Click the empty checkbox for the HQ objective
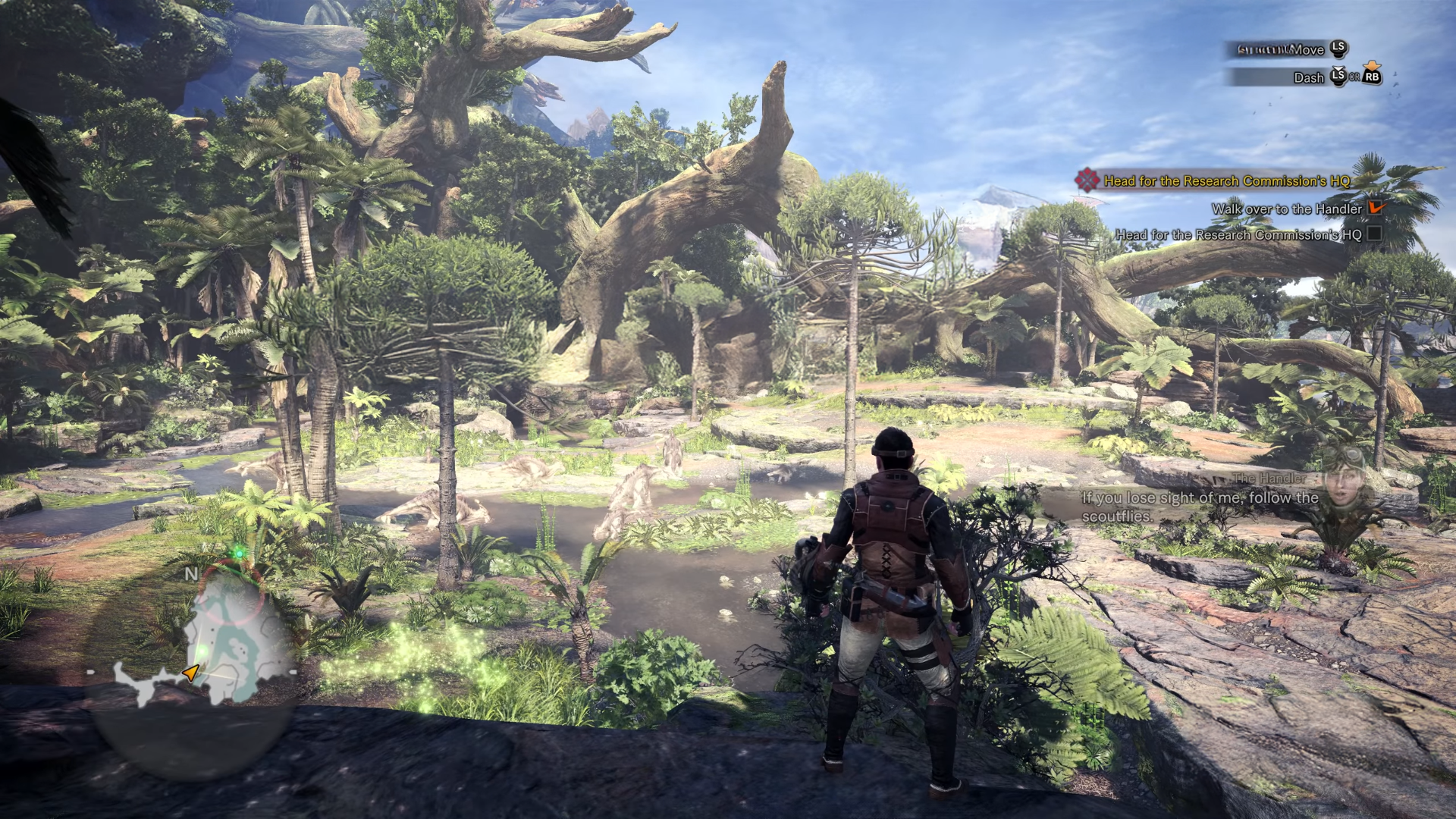The height and width of the screenshot is (819, 1456). (x=1374, y=234)
